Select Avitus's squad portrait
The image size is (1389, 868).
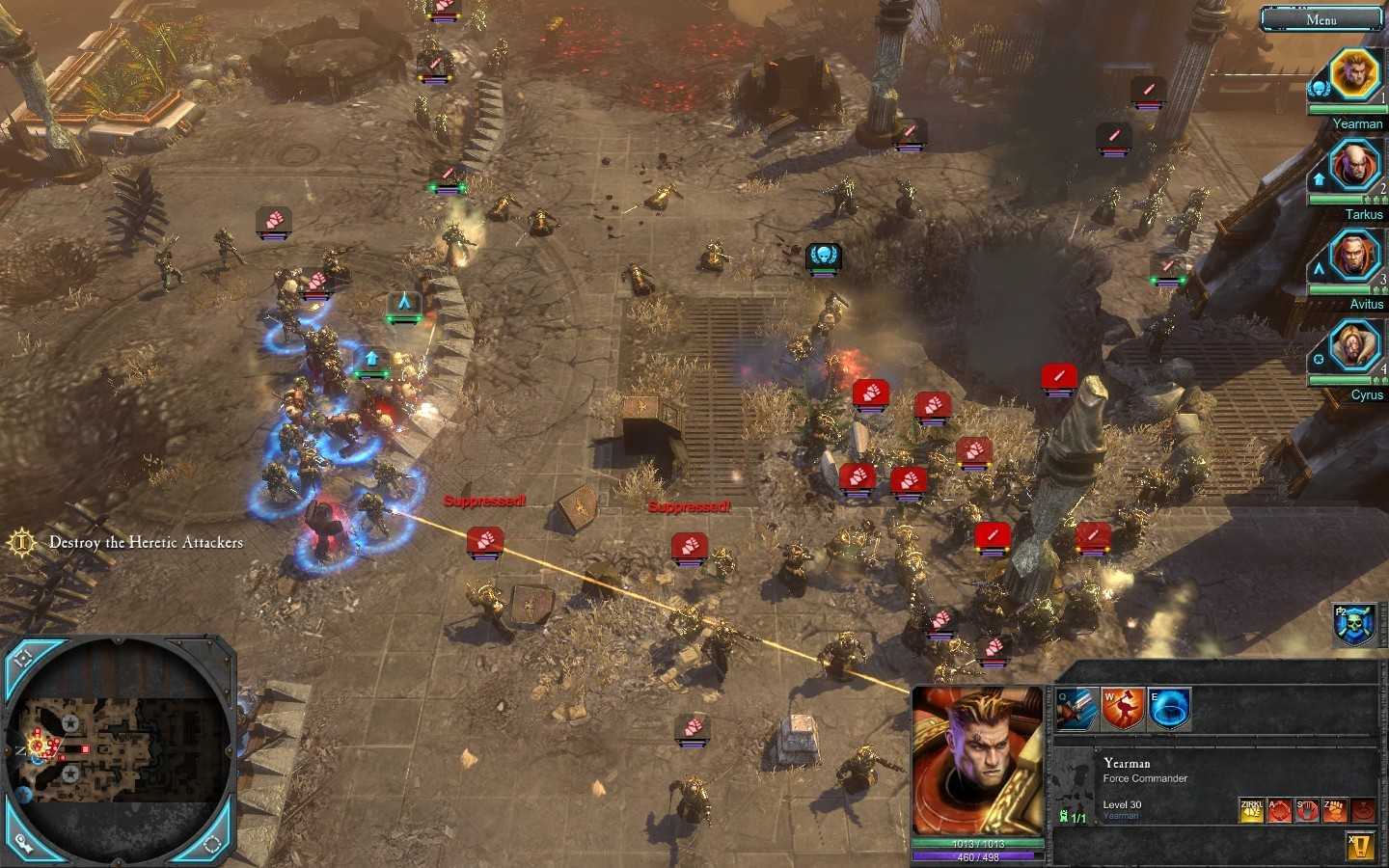click(1353, 256)
